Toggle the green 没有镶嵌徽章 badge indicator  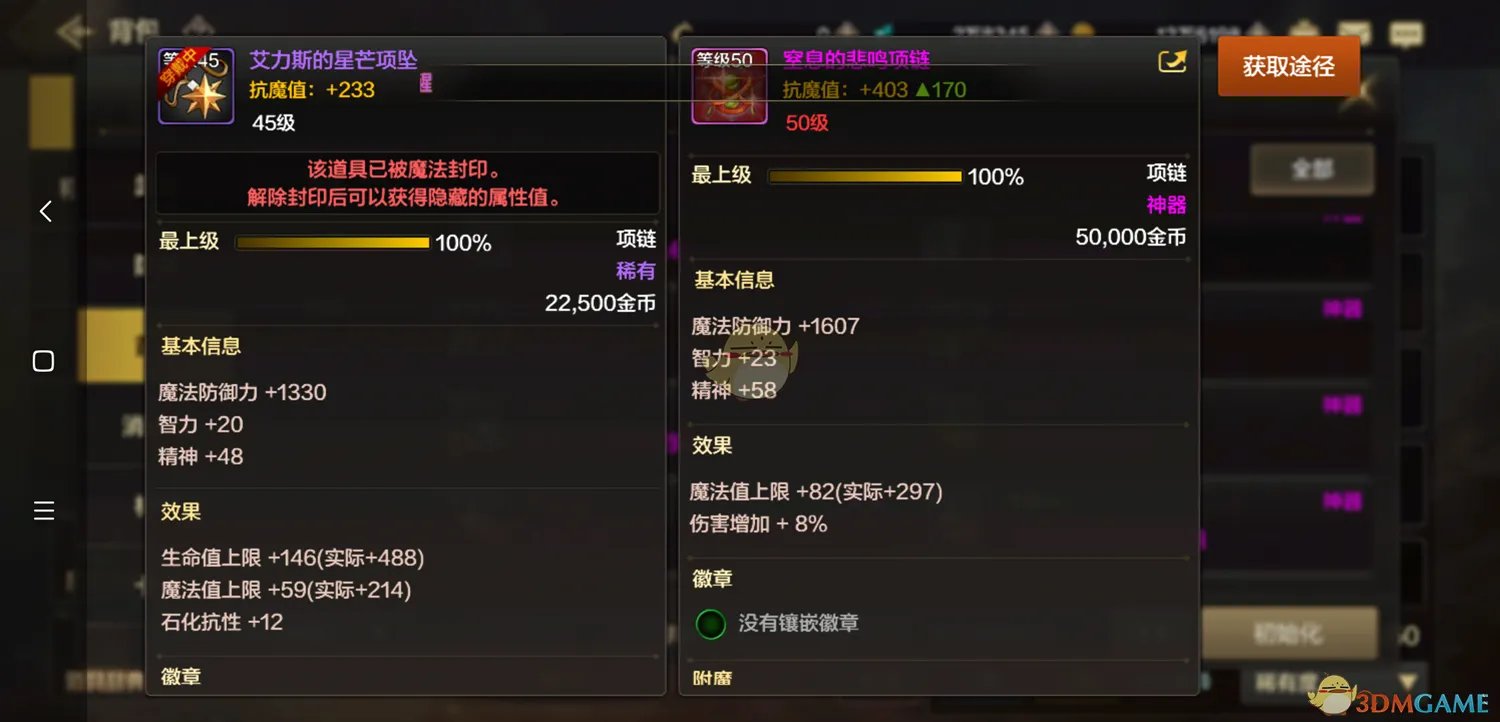710,623
